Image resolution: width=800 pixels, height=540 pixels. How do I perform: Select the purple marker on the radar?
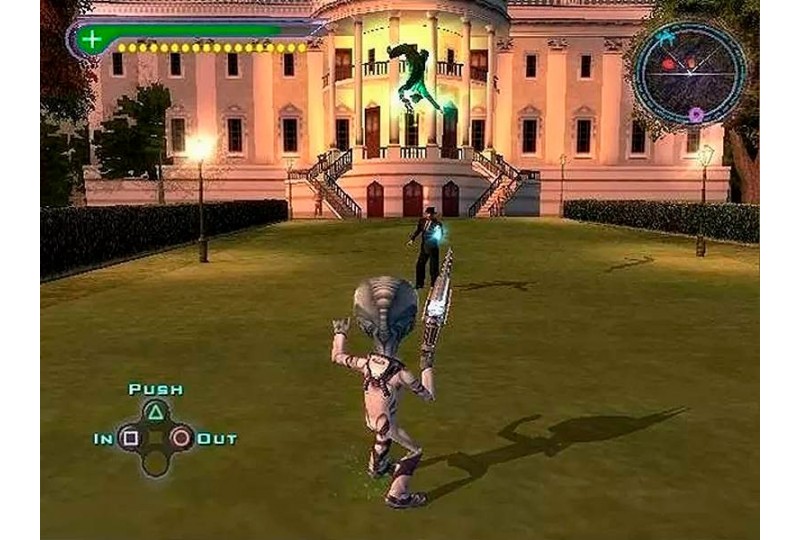coord(696,115)
